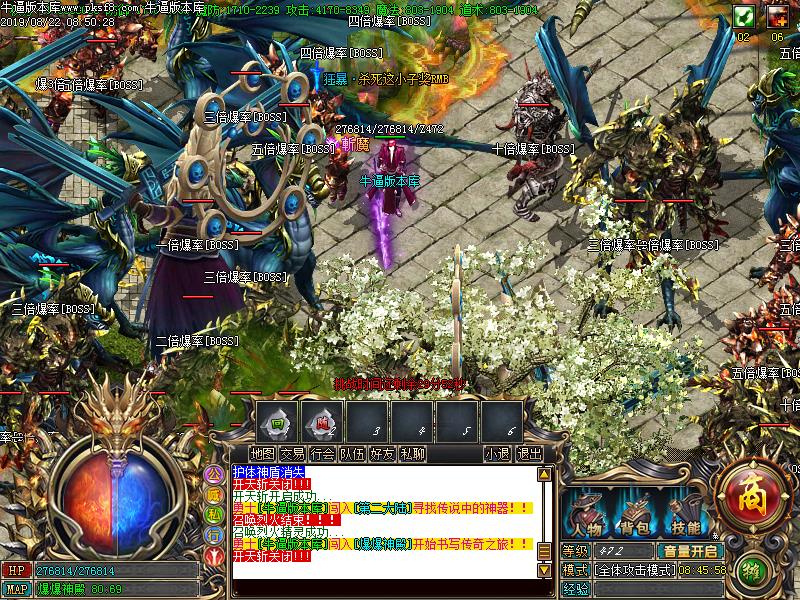
Task: Use the 回 stone in hotbar slot one
Action: click(x=276, y=421)
